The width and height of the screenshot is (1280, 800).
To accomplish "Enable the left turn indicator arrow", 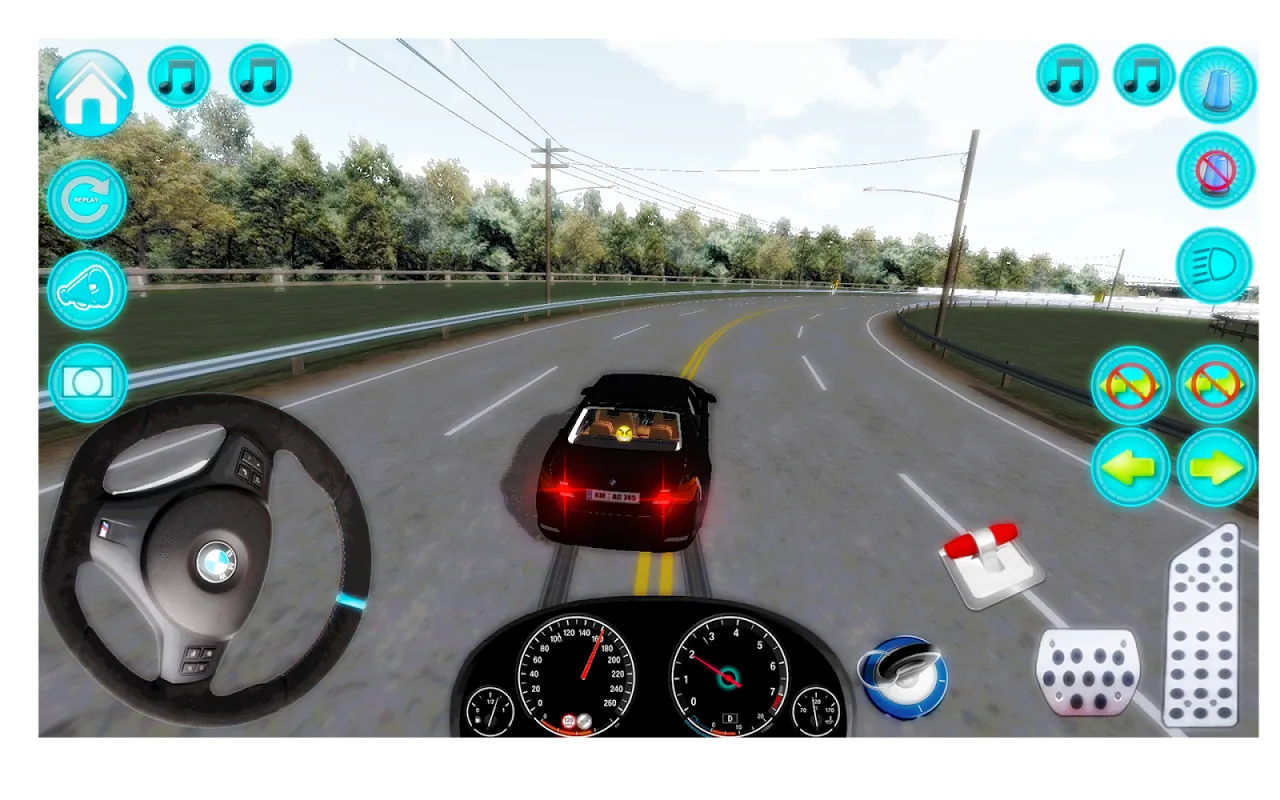I will pos(1131,463).
